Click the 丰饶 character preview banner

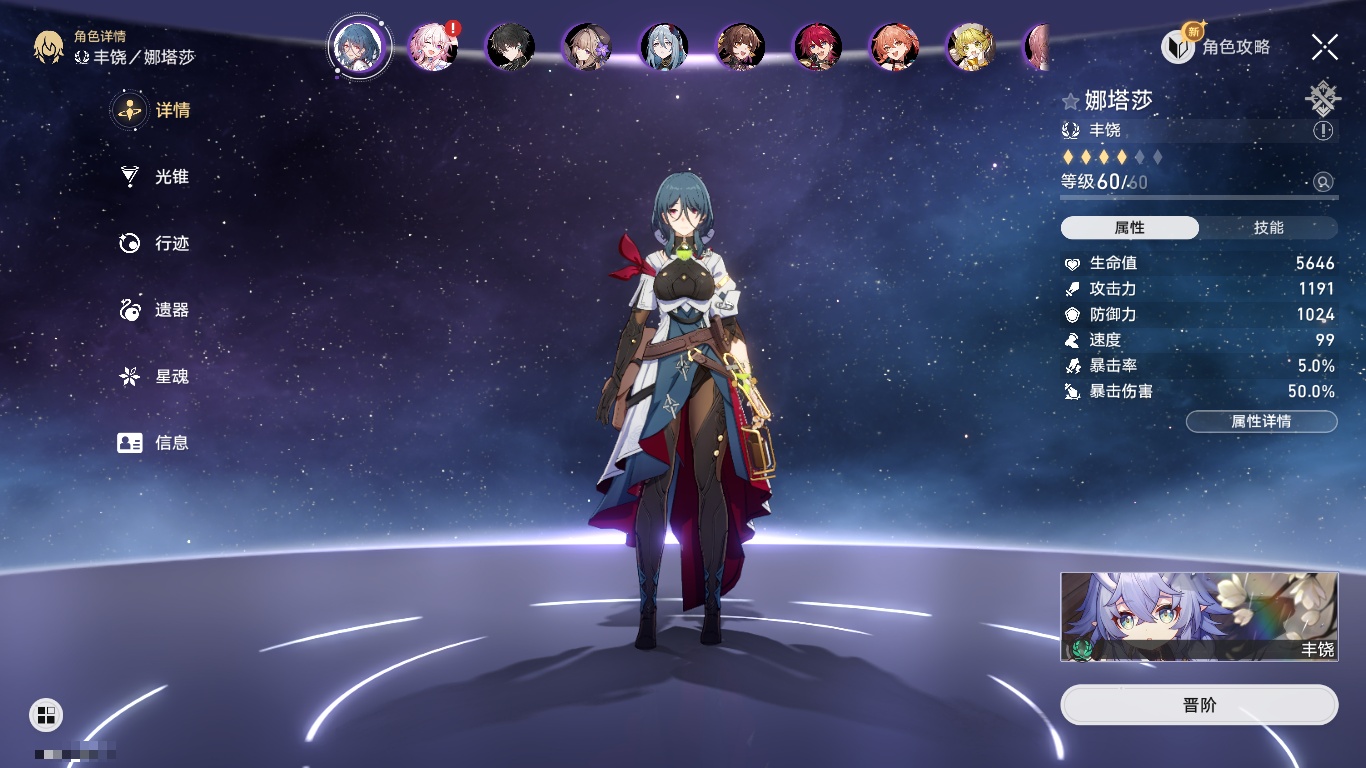point(1199,616)
